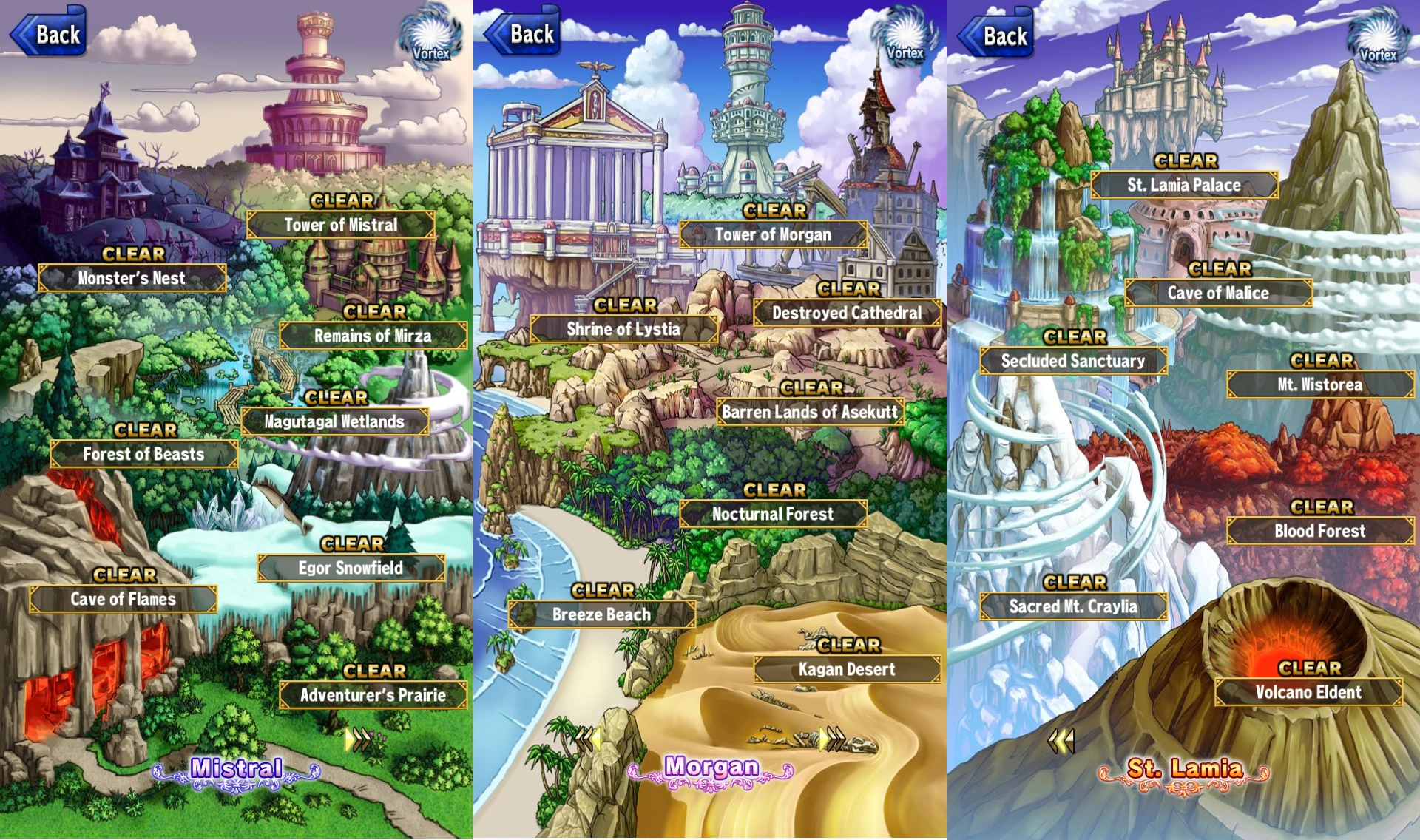
Task: Enter Volcano Eldent
Action: click(1308, 693)
